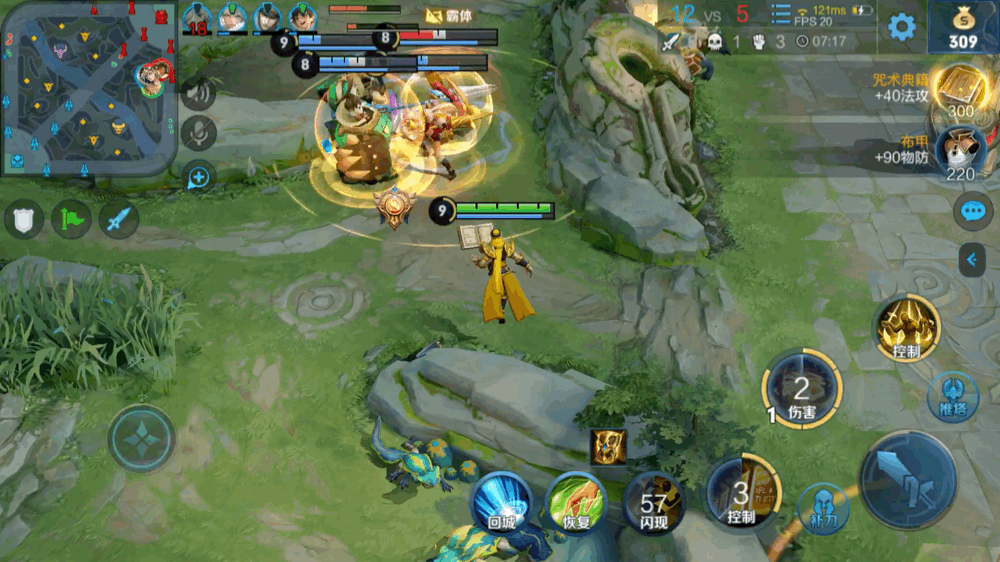Image resolution: width=1000 pixels, height=562 pixels.
Task: Send the shield defend signal
Action: coord(24,219)
